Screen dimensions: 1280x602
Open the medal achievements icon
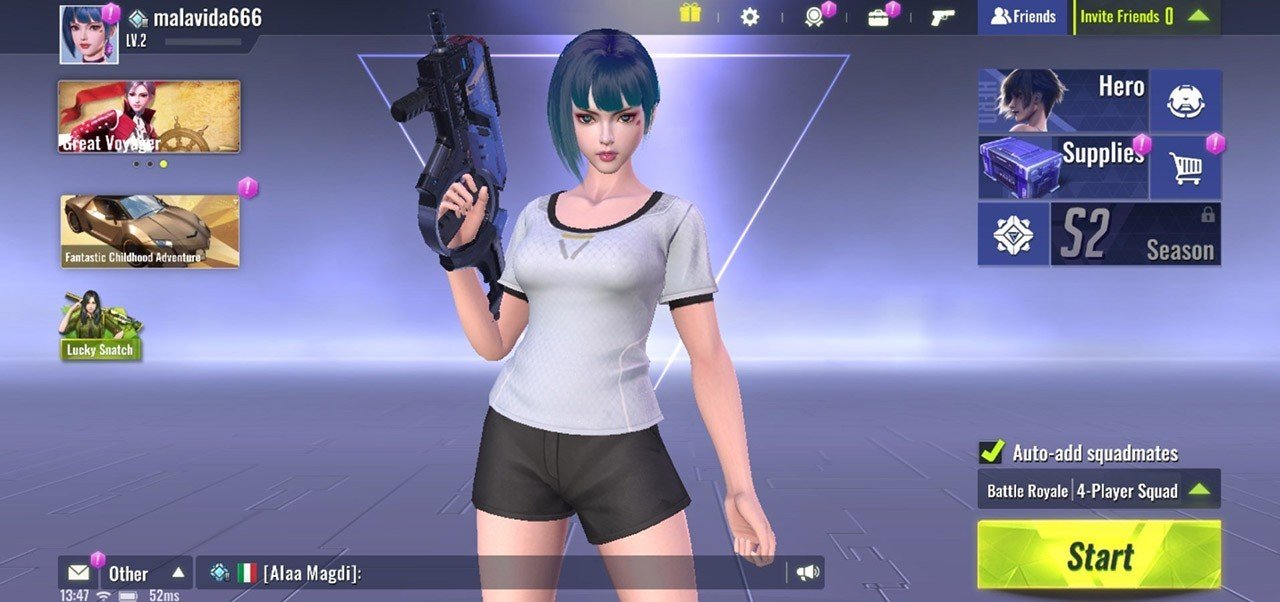point(815,17)
